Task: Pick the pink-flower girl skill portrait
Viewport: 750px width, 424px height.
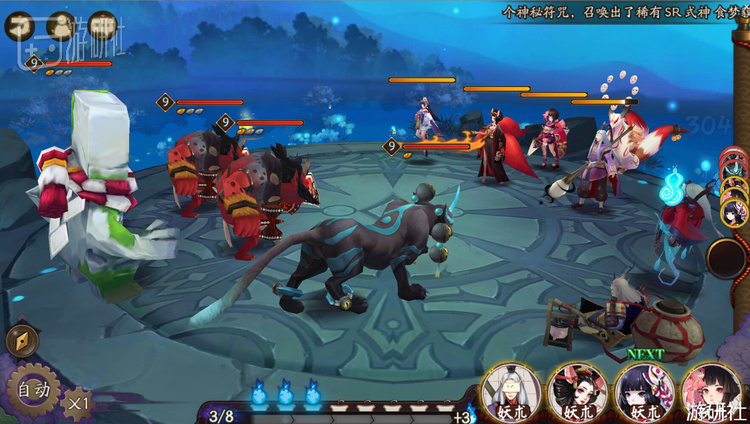Action: (x=710, y=390)
